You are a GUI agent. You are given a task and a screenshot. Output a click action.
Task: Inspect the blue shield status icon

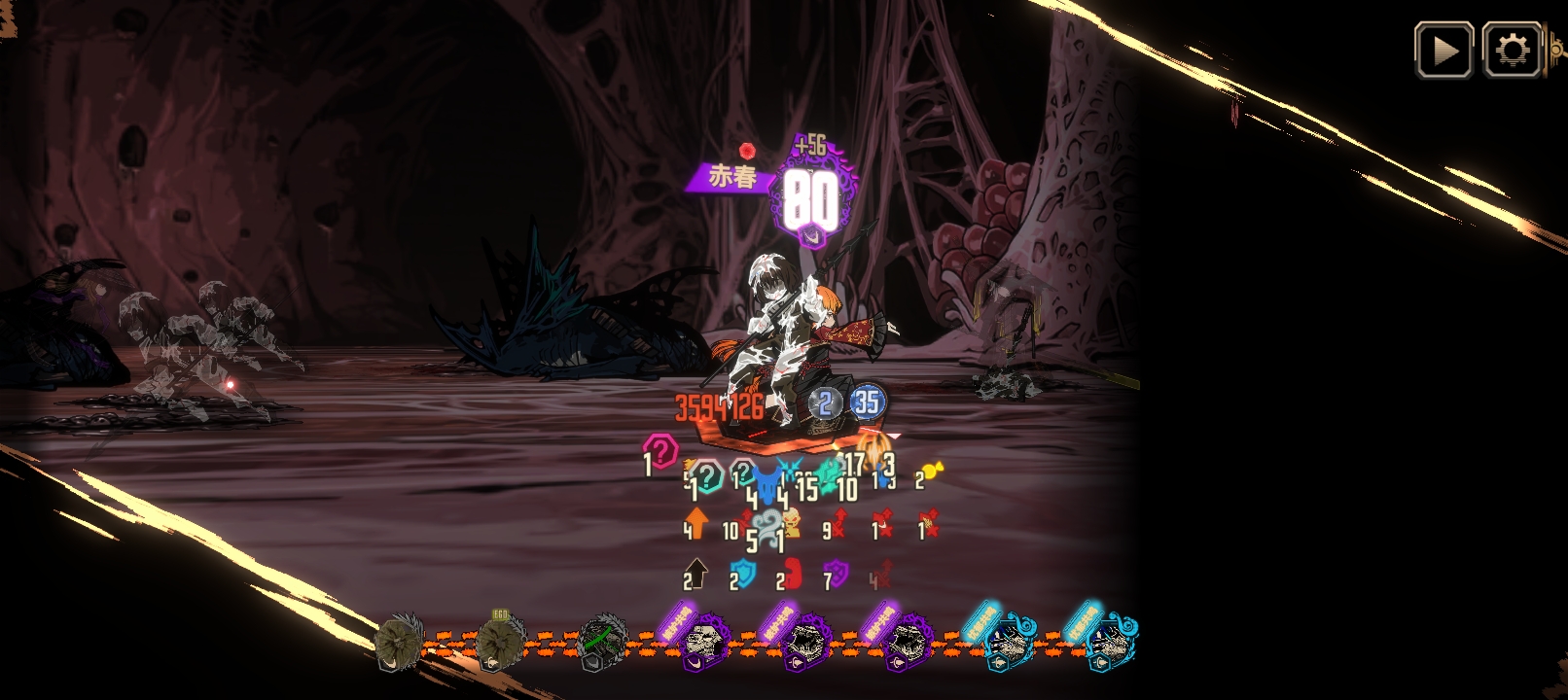tap(744, 574)
